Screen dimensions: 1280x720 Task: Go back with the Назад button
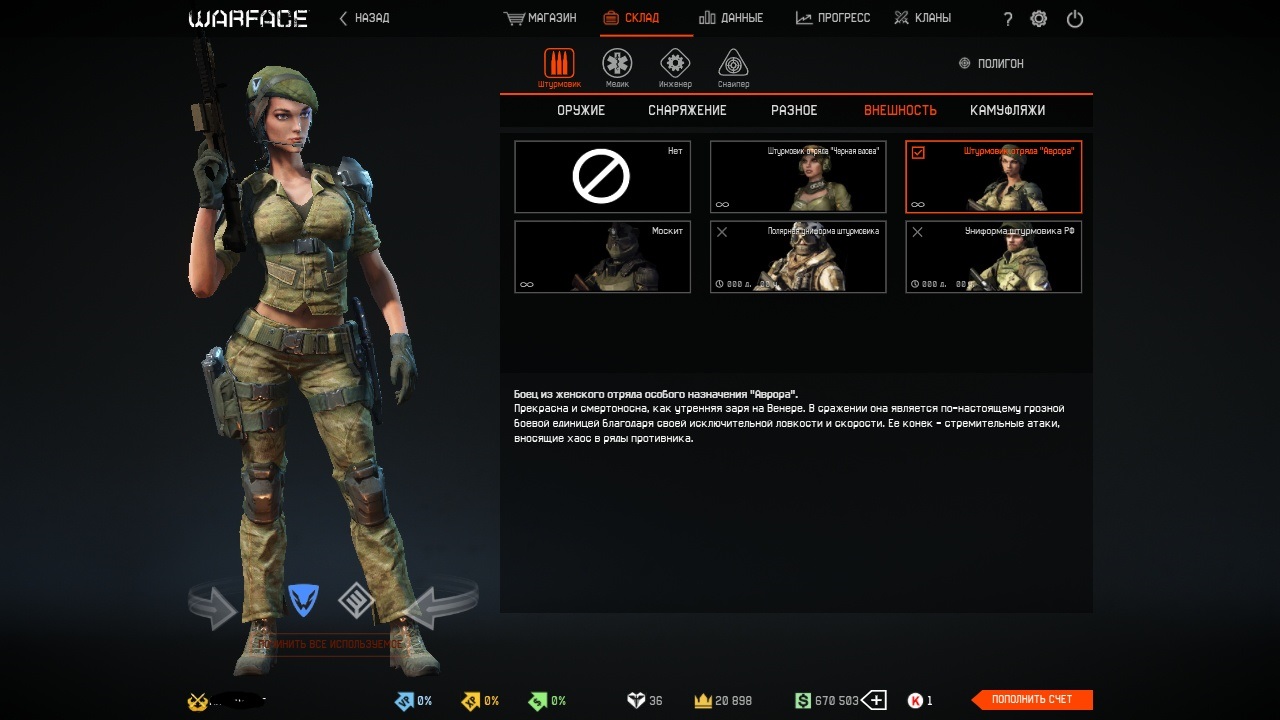click(364, 18)
